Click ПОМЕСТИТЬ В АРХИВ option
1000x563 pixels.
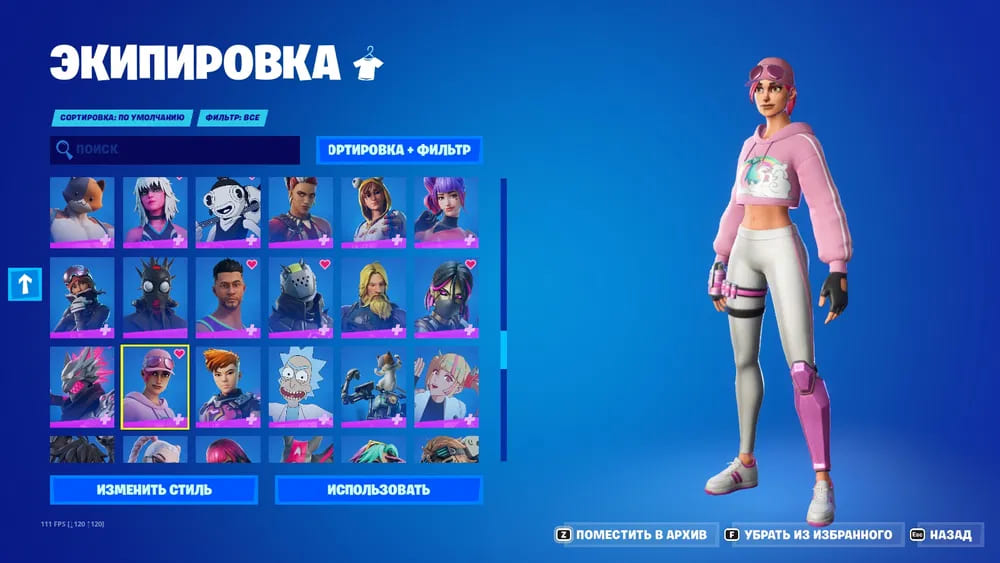(x=632, y=535)
